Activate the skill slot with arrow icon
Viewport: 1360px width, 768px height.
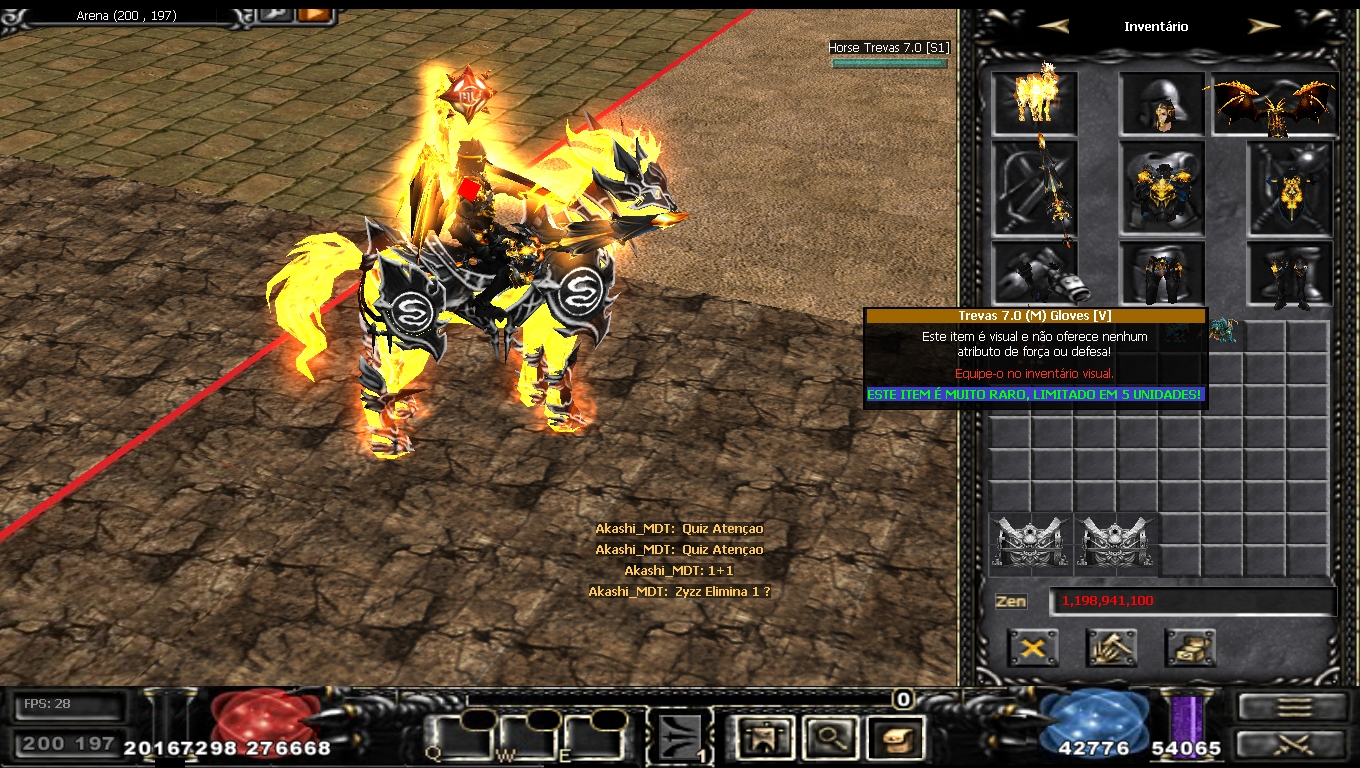tap(681, 738)
